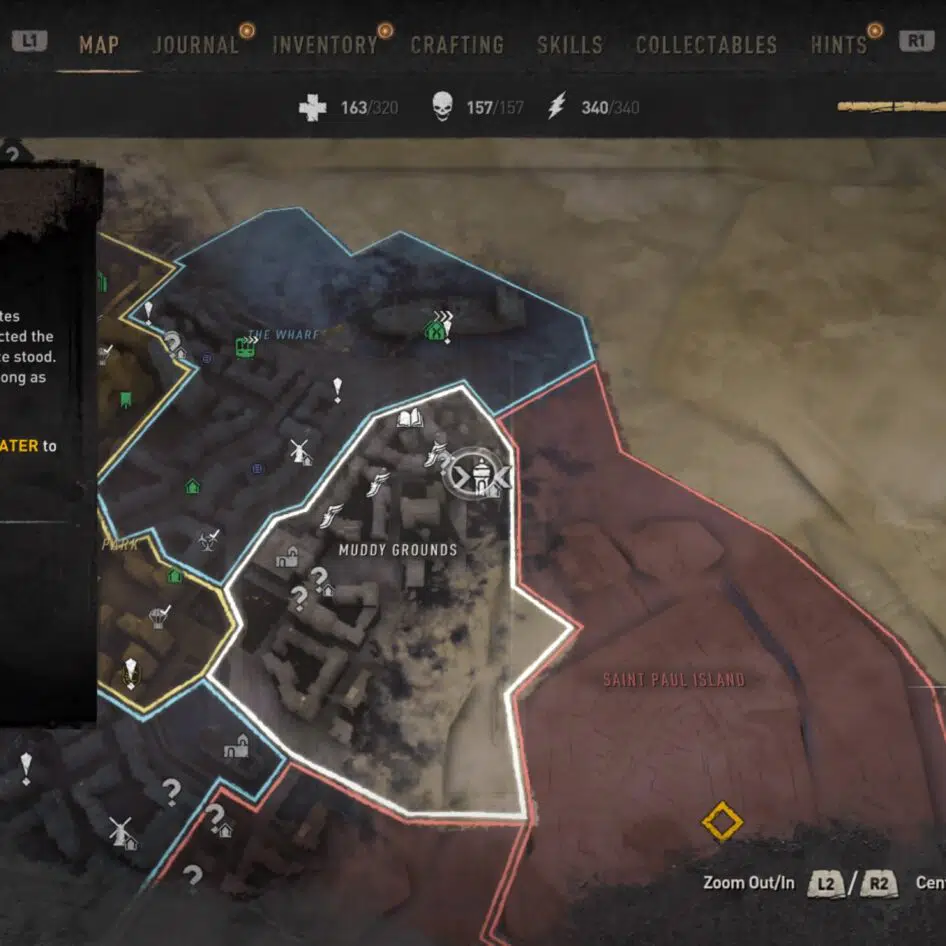
Task: Choose the yellow-circled exclamation quest marker
Action: tap(129, 671)
